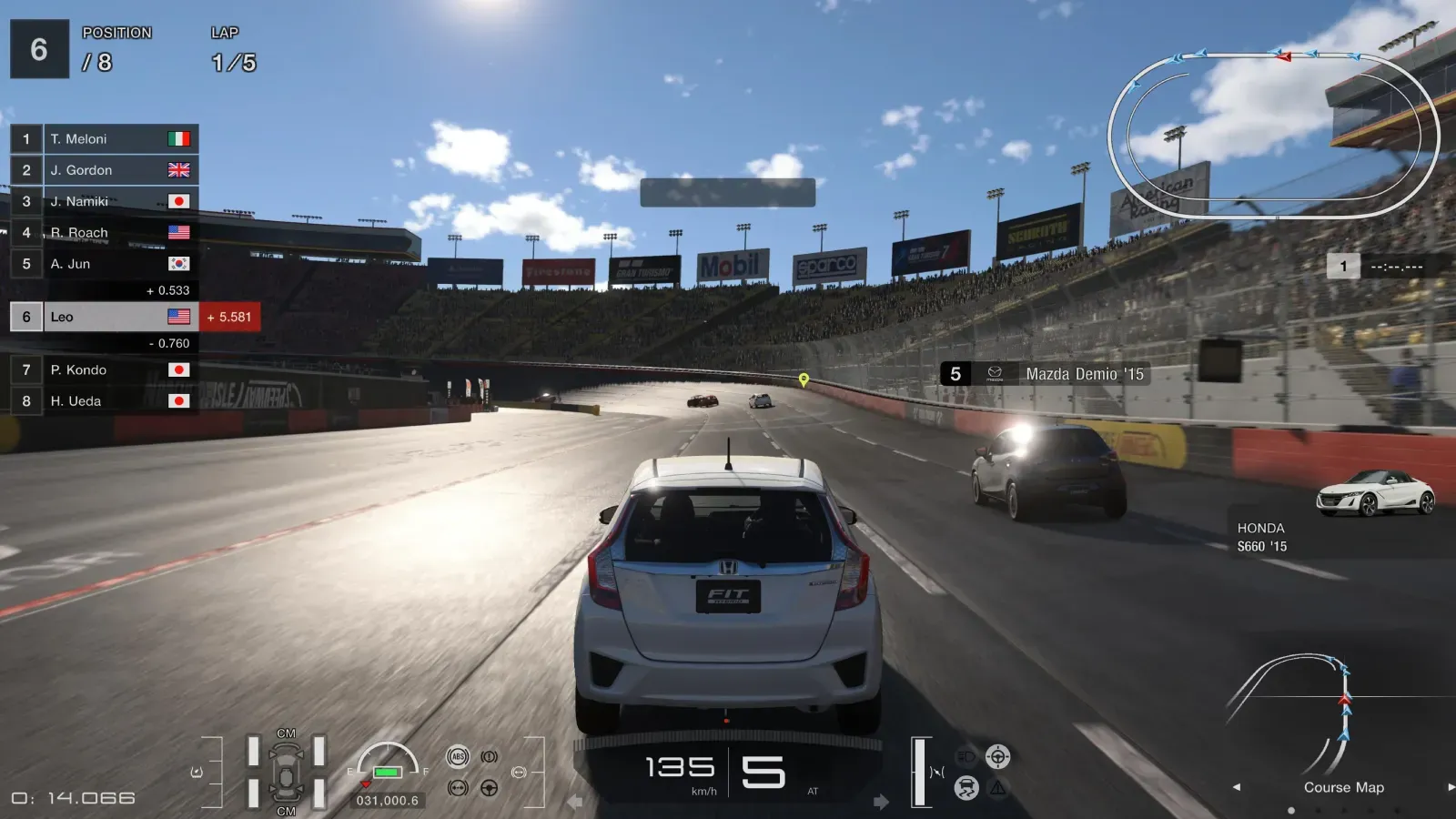The image size is (1456, 819).
Task: Select the traction control skid icon
Action: [966, 788]
